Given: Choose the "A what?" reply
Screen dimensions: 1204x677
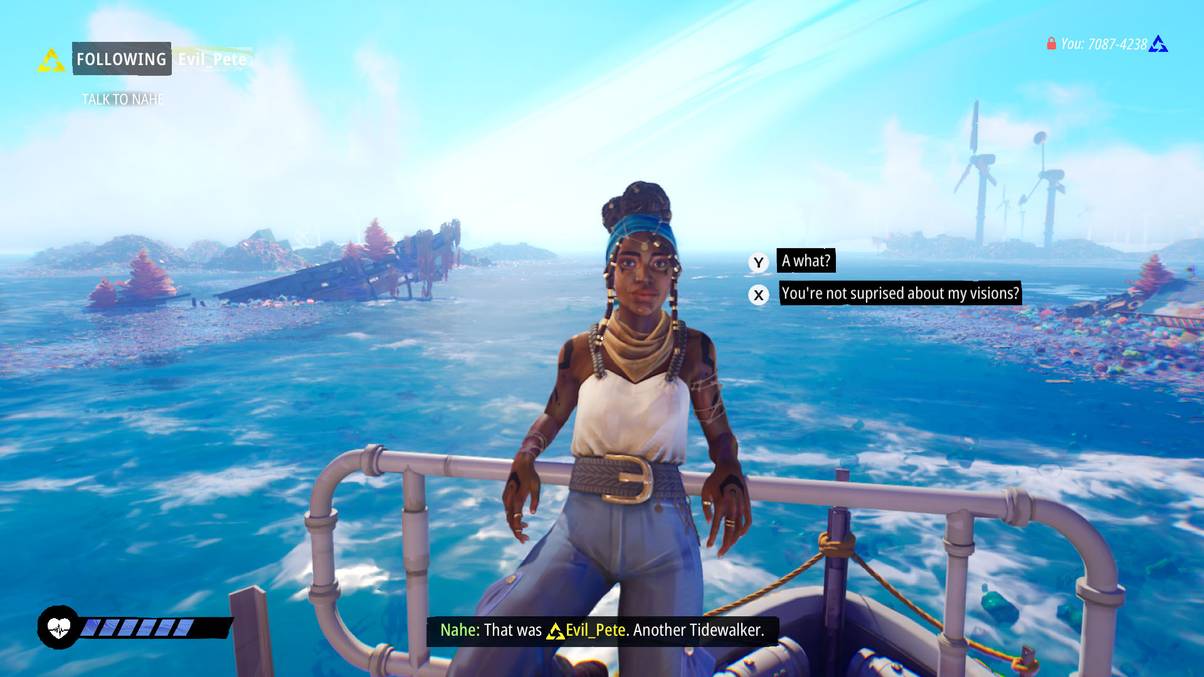Looking at the screenshot, I should [806, 262].
